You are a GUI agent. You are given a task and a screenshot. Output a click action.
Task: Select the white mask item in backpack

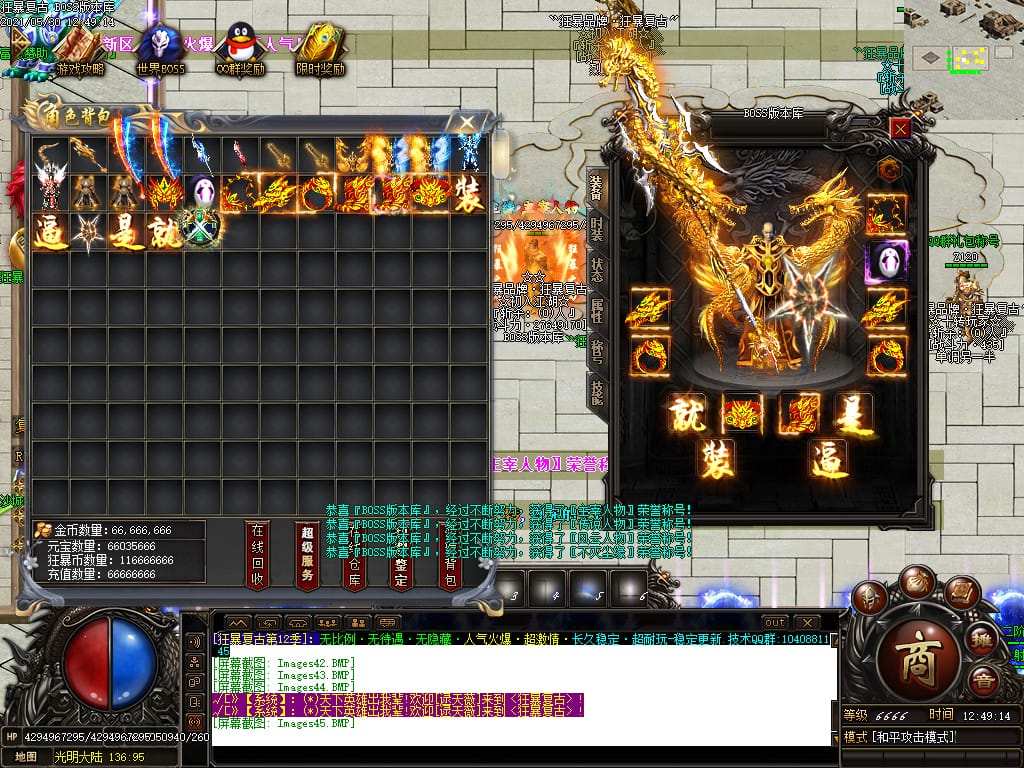pyautogui.click(x=203, y=193)
